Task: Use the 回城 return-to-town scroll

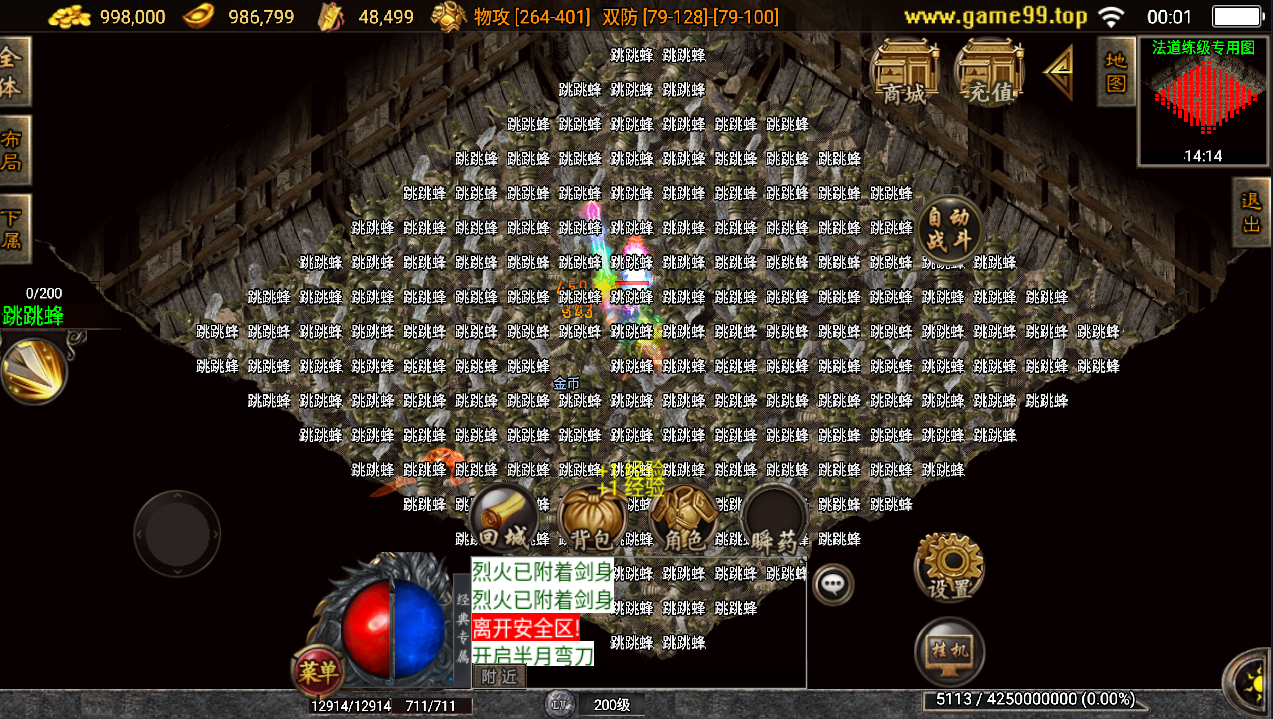Action: (x=503, y=520)
